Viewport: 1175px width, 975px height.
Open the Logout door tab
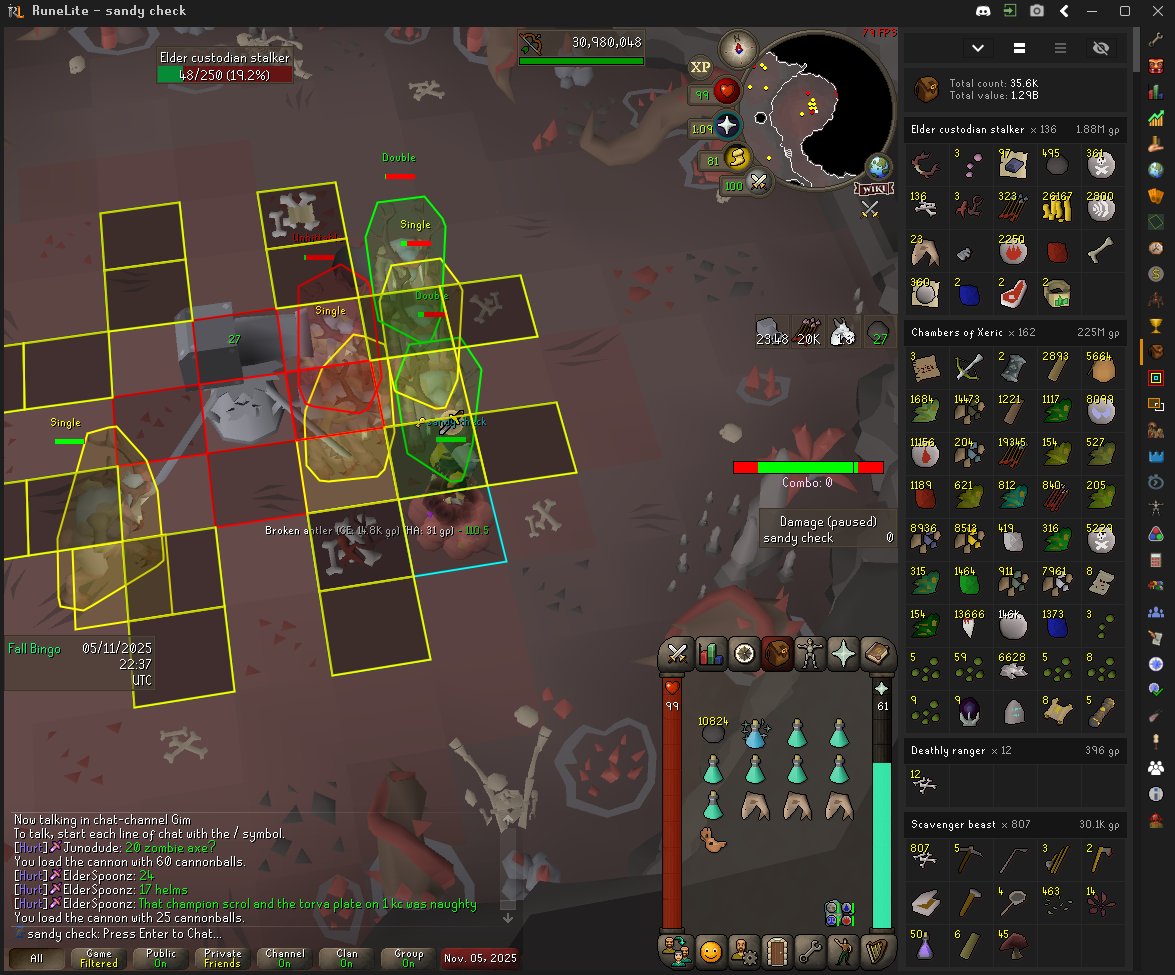[776, 951]
